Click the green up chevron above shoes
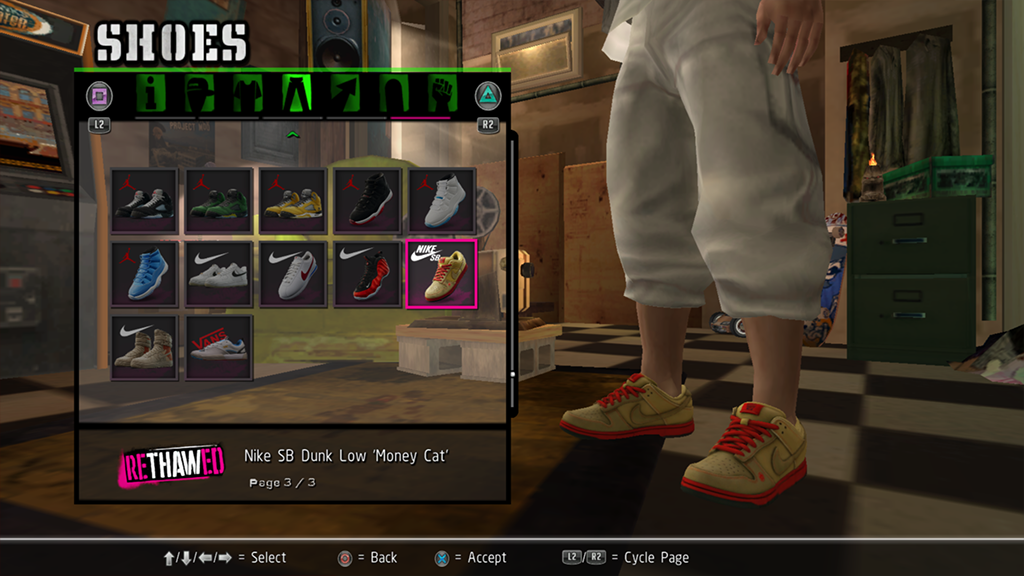 pos(293,133)
